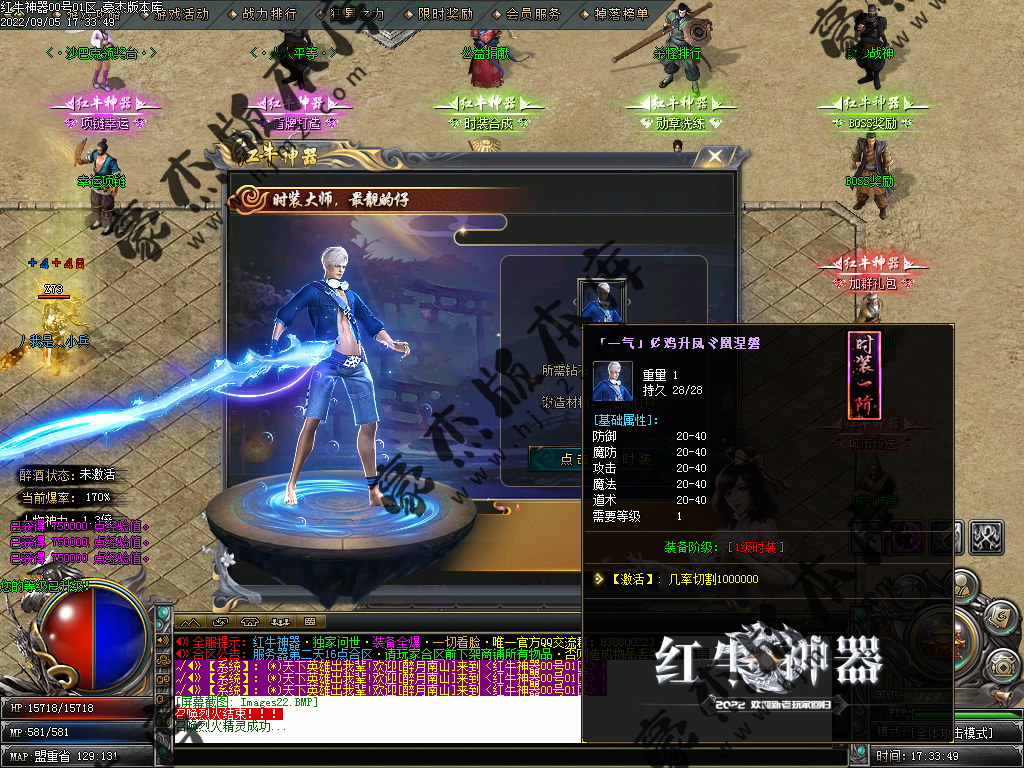Close the 红牛神器 fashion window
This screenshot has width=1024, height=768.
714,157
